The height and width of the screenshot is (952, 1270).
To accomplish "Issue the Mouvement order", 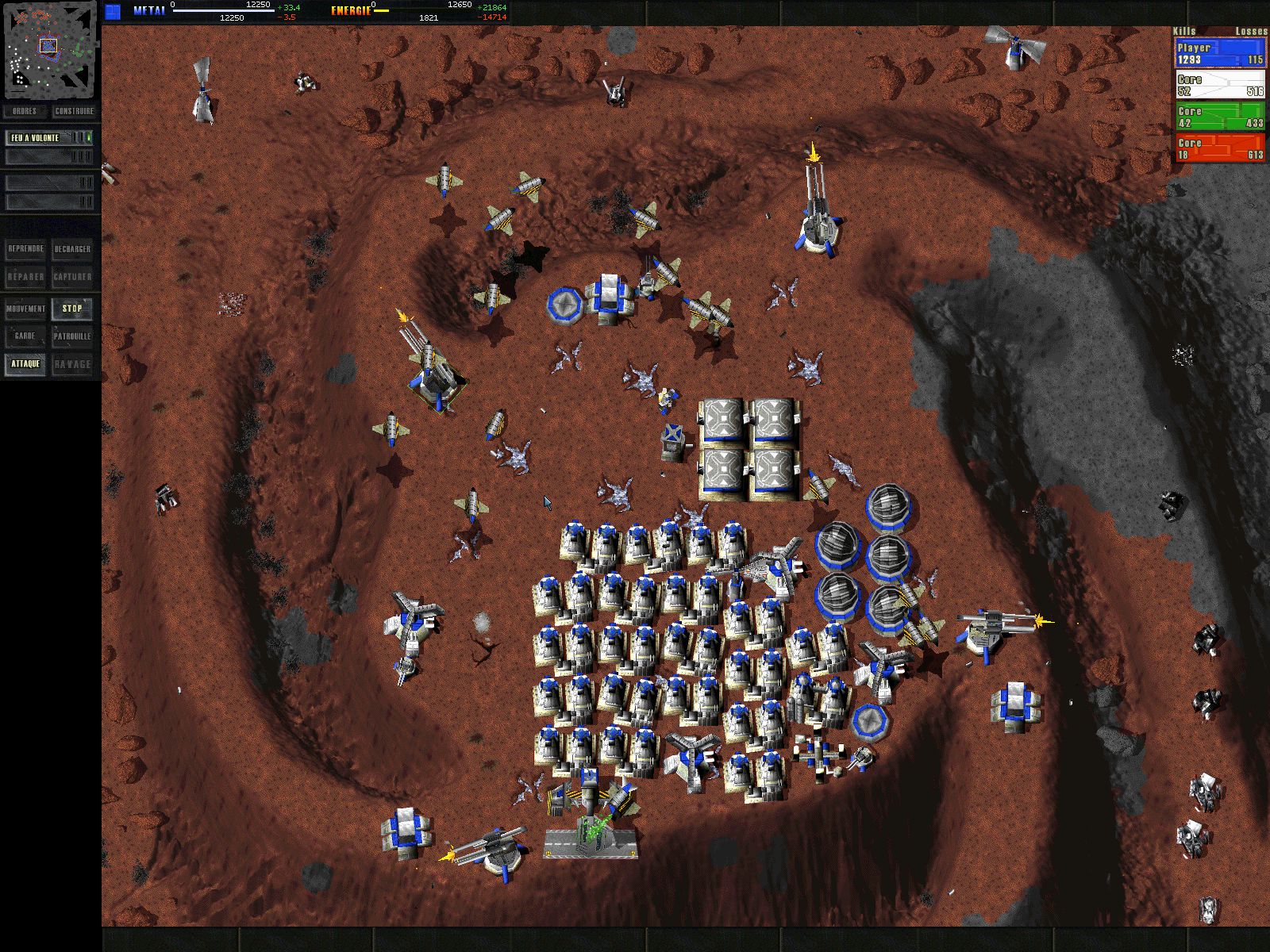I will (25, 309).
